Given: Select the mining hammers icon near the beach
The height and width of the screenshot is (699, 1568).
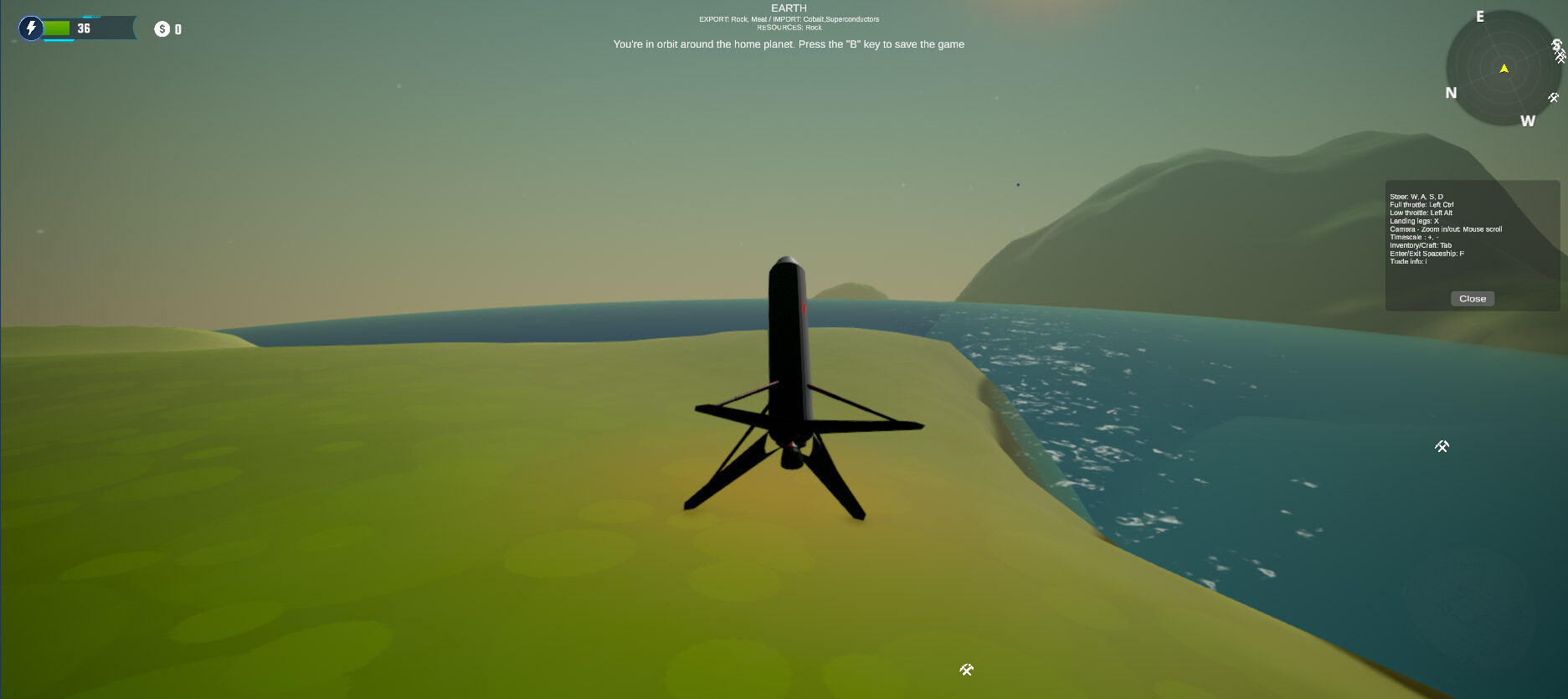Looking at the screenshot, I should (967, 670).
